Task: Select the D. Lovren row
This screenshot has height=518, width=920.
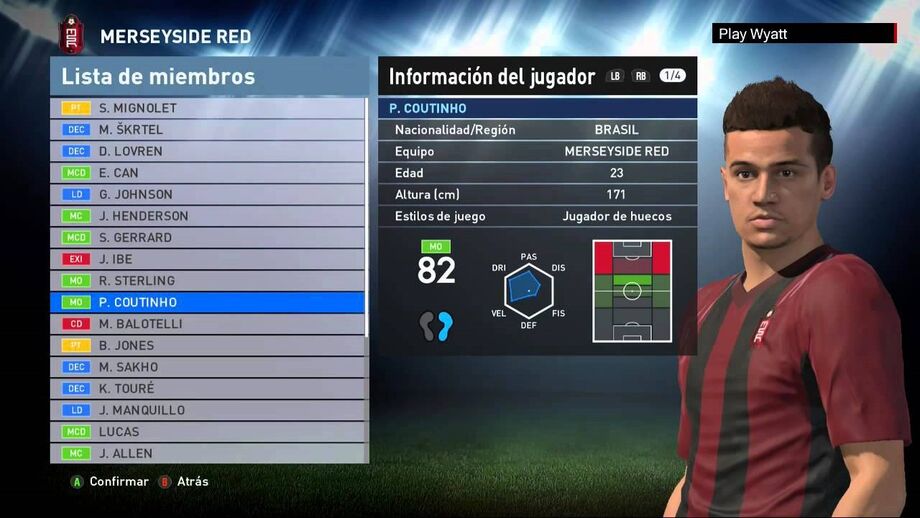Action: 208,151
